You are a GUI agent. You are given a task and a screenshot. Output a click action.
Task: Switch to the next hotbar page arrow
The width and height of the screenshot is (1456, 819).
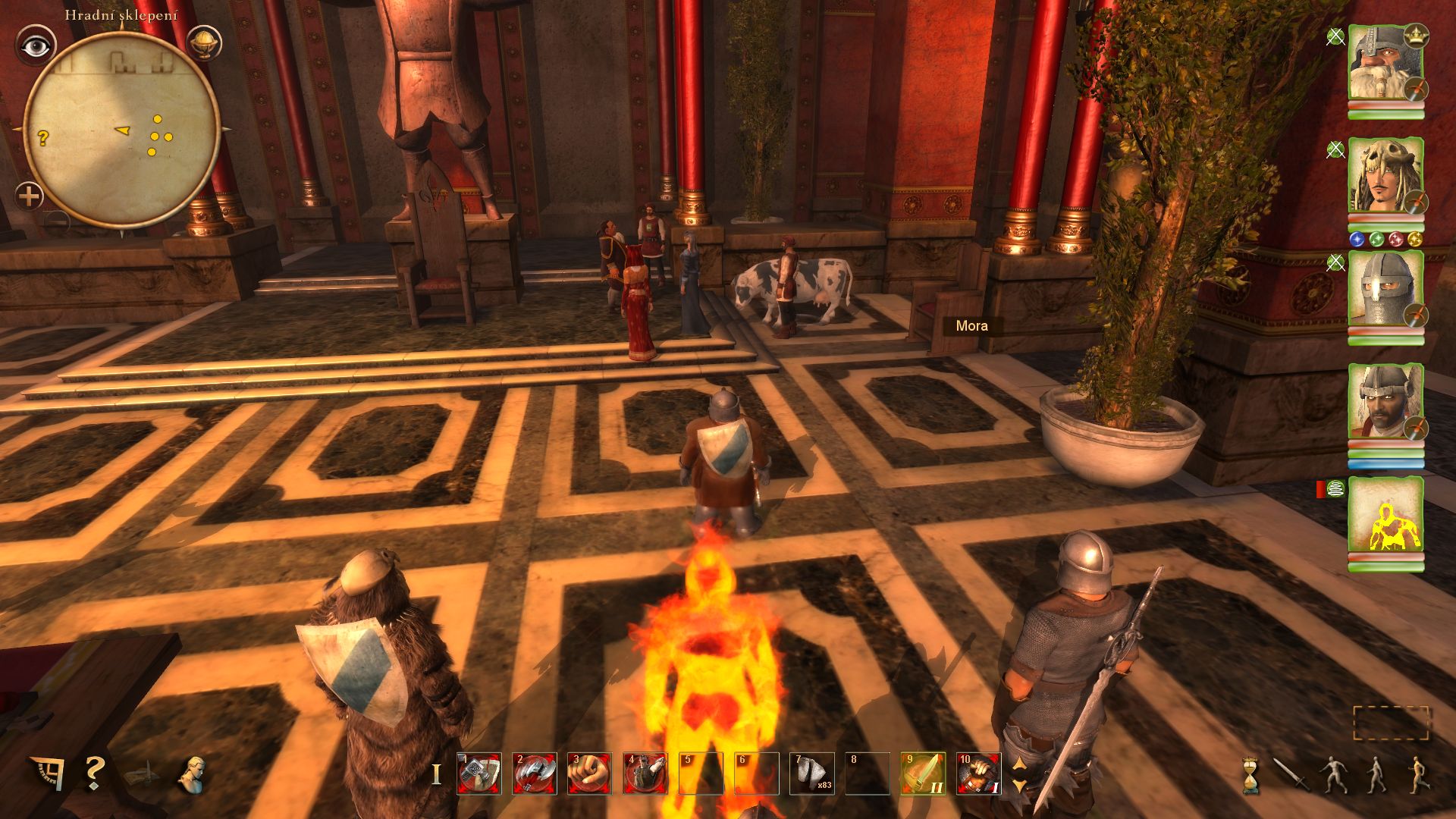[x=1020, y=786]
